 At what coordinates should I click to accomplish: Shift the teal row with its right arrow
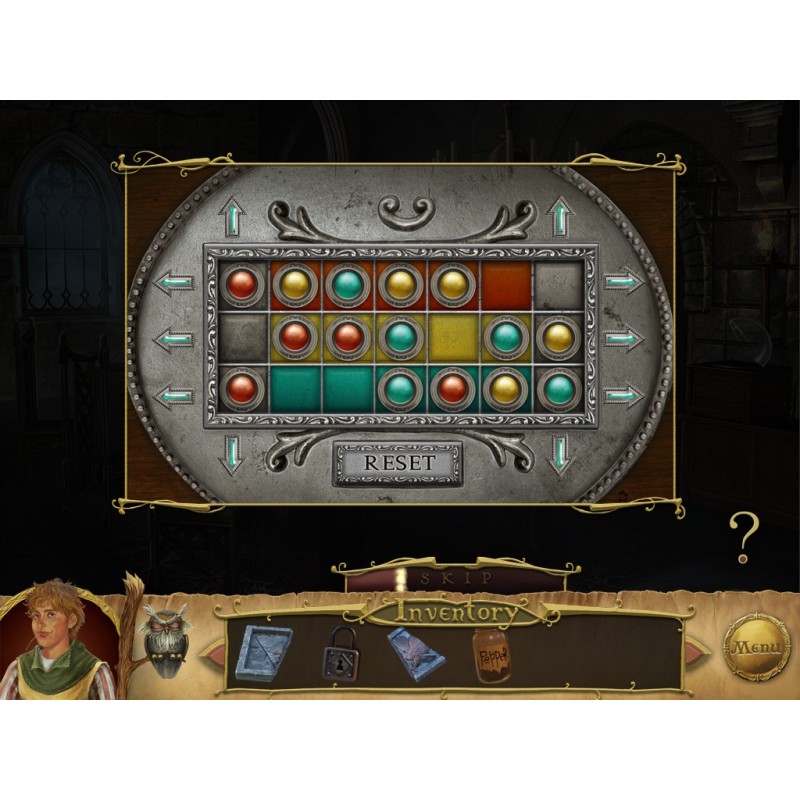pos(620,395)
